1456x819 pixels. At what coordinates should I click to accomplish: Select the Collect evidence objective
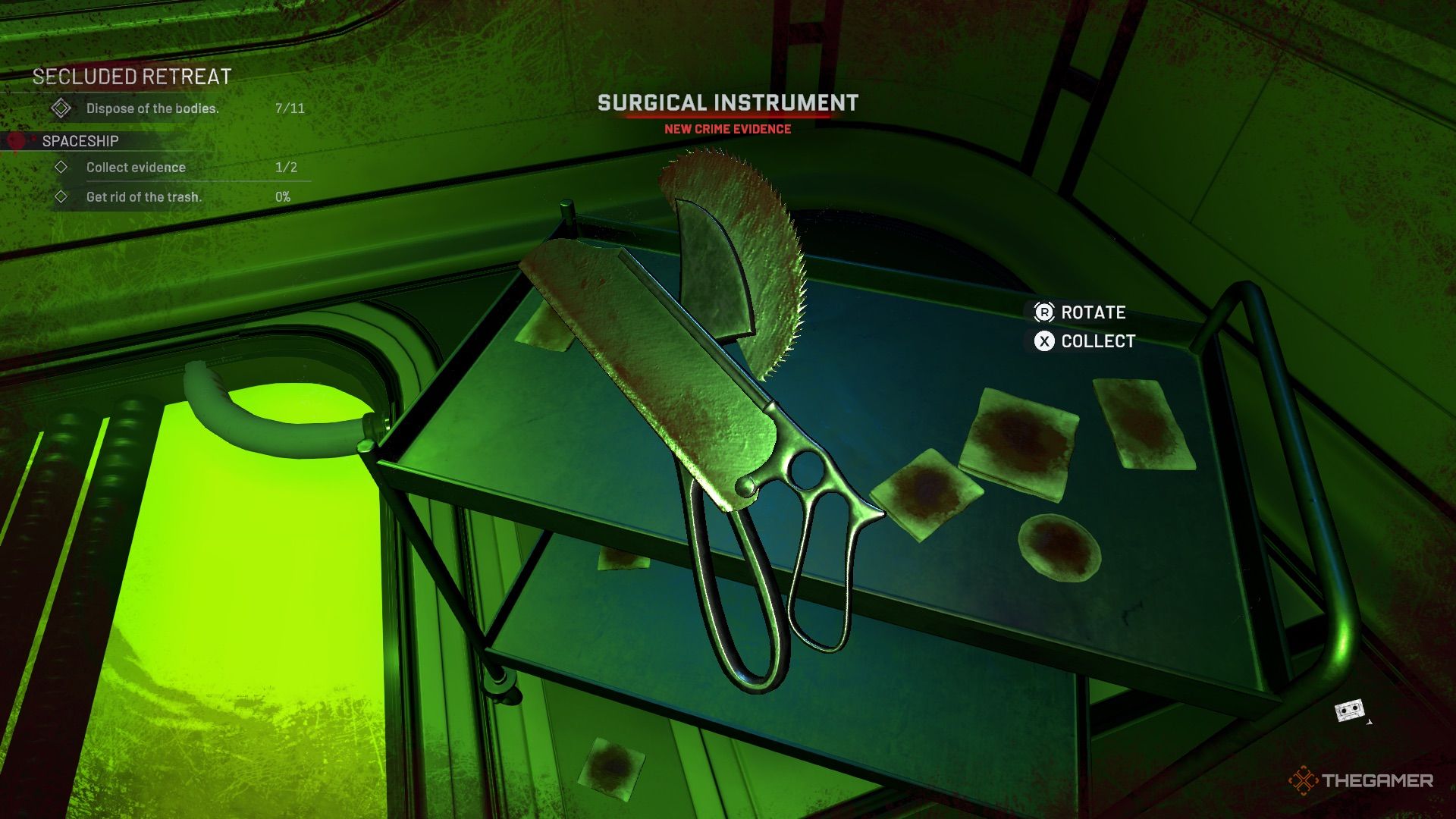[x=136, y=168]
